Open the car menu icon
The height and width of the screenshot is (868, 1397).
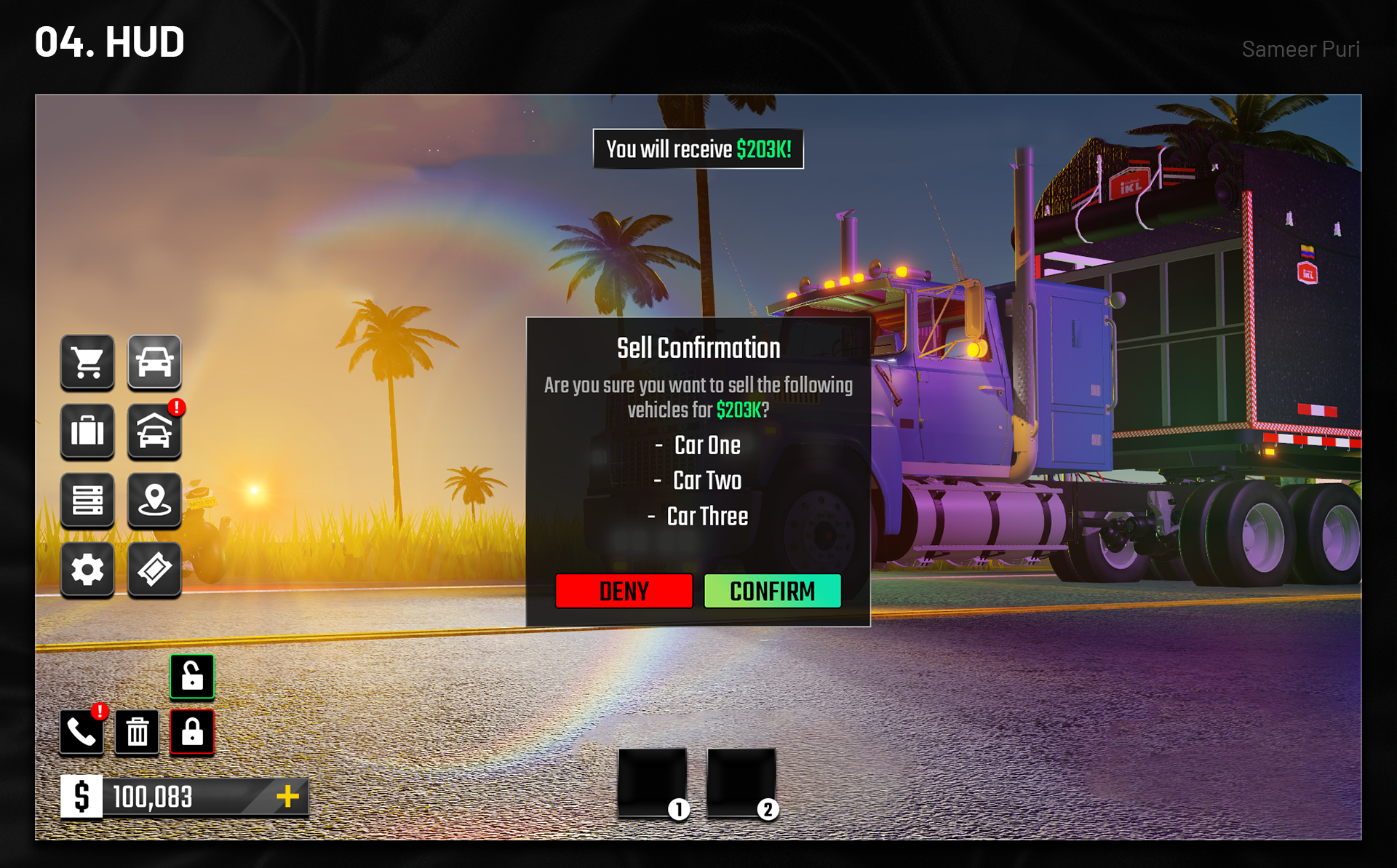point(154,362)
